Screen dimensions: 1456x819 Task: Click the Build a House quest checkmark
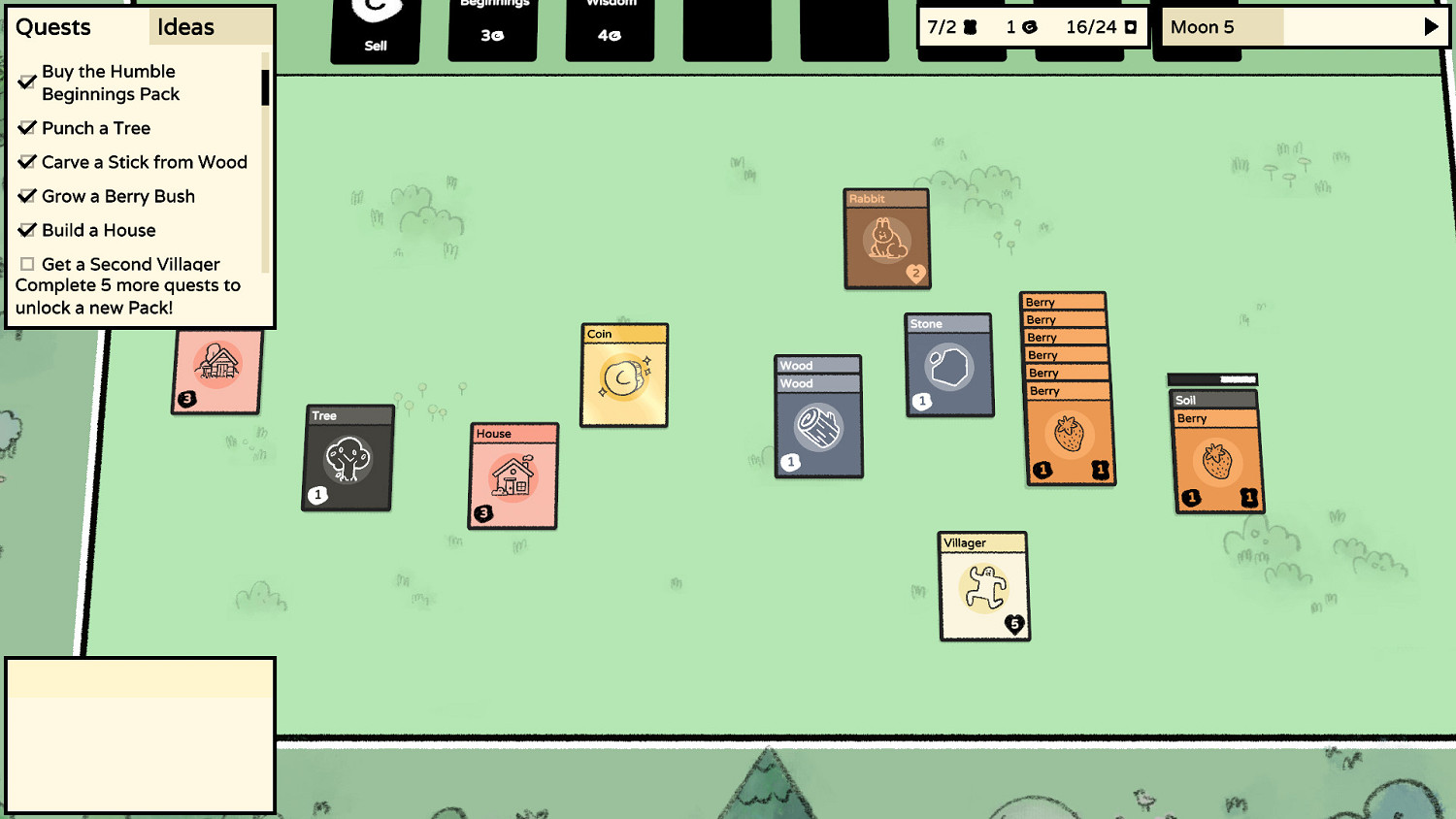(27, 230)
